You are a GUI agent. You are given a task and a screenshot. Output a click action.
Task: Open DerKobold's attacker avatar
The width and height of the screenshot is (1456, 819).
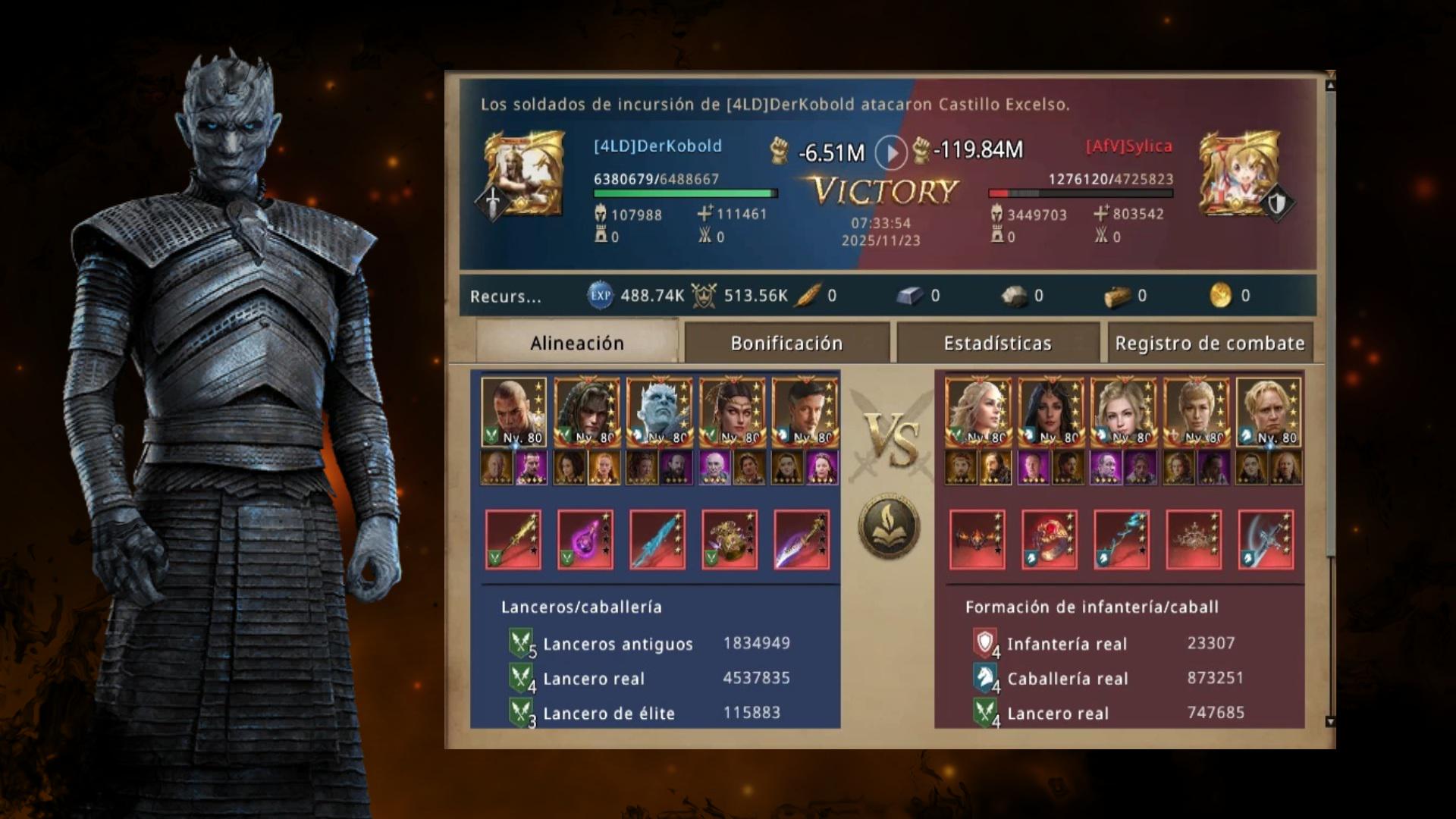pos(524,174)
